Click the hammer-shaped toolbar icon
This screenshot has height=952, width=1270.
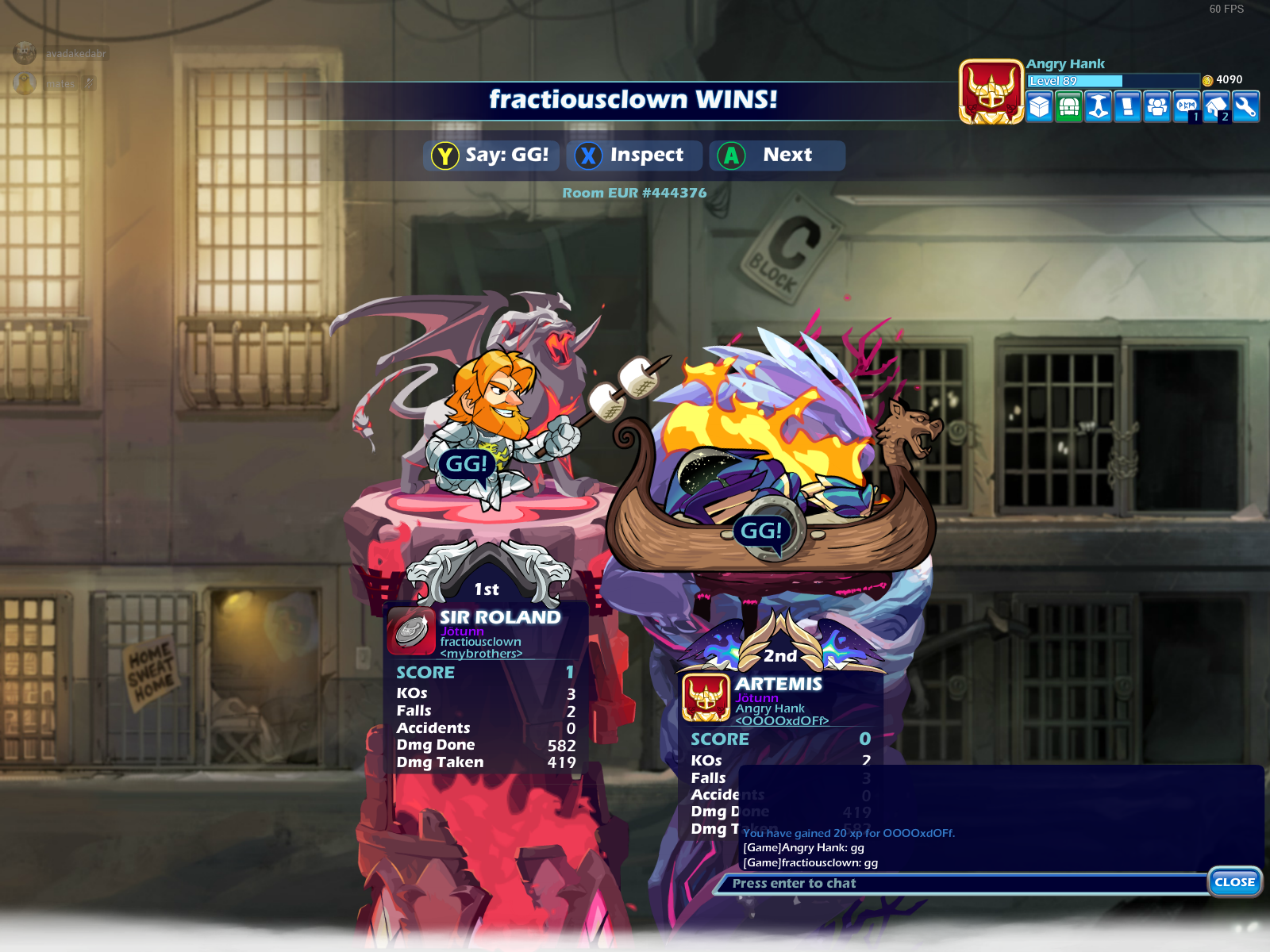[1099, 106]
